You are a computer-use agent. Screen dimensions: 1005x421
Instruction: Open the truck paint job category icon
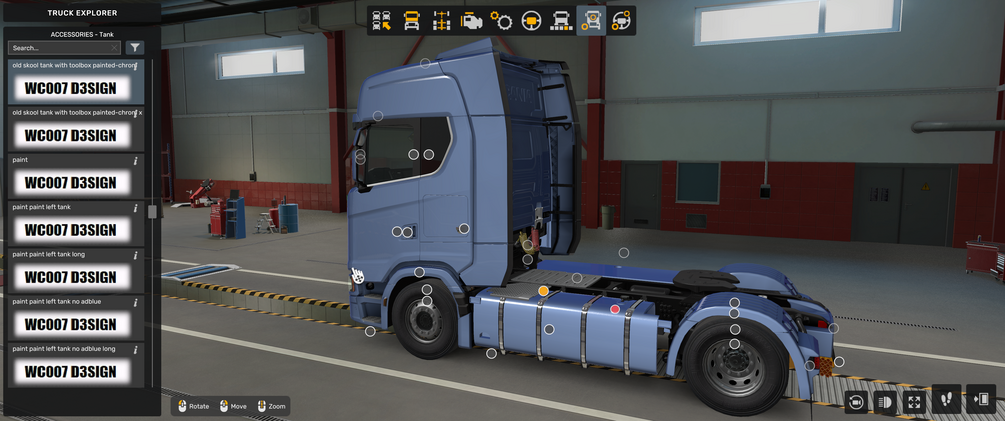pyautogui.click(x=561, y=21)
